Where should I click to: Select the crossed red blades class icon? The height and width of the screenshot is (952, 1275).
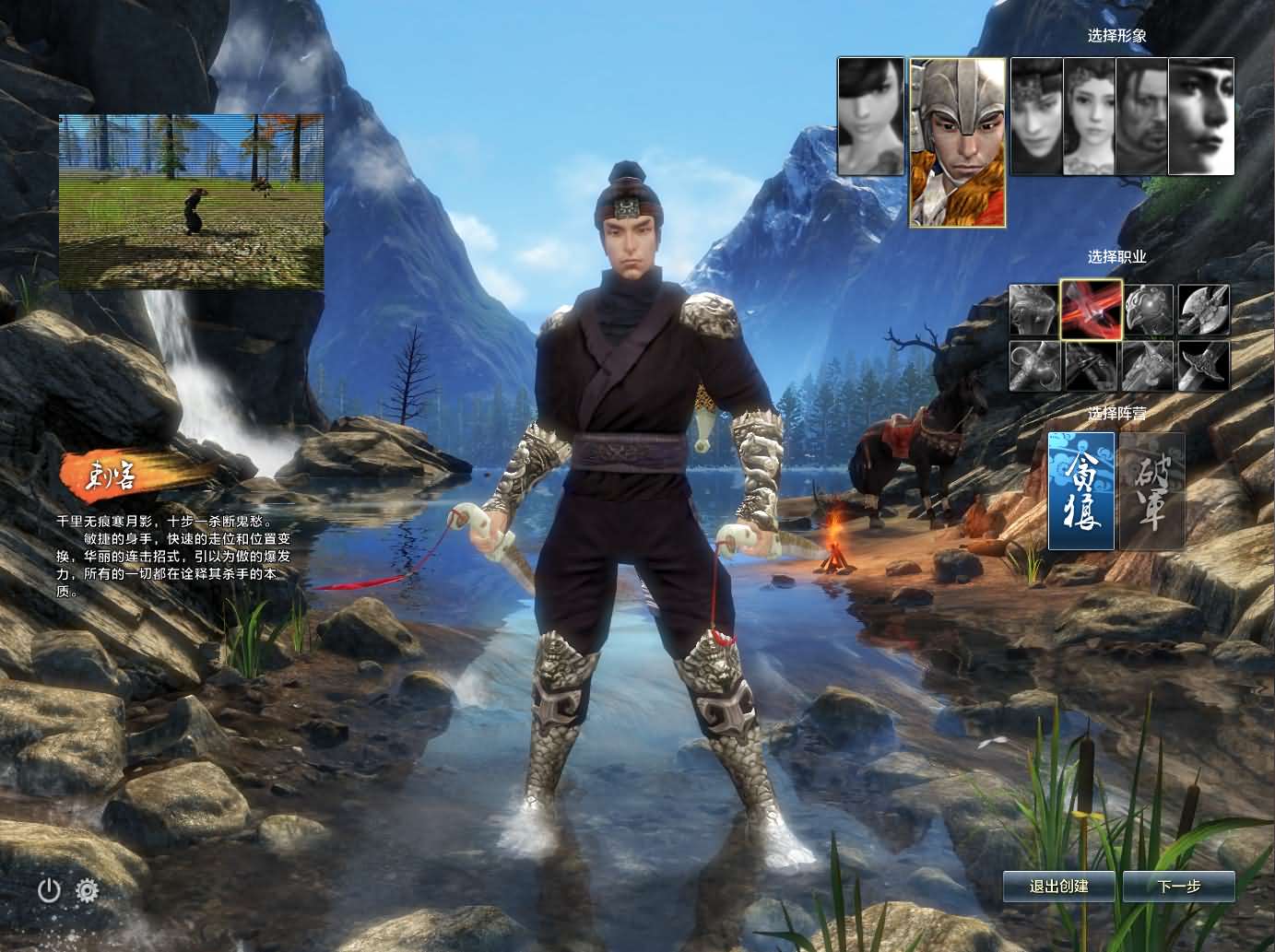1092,311
